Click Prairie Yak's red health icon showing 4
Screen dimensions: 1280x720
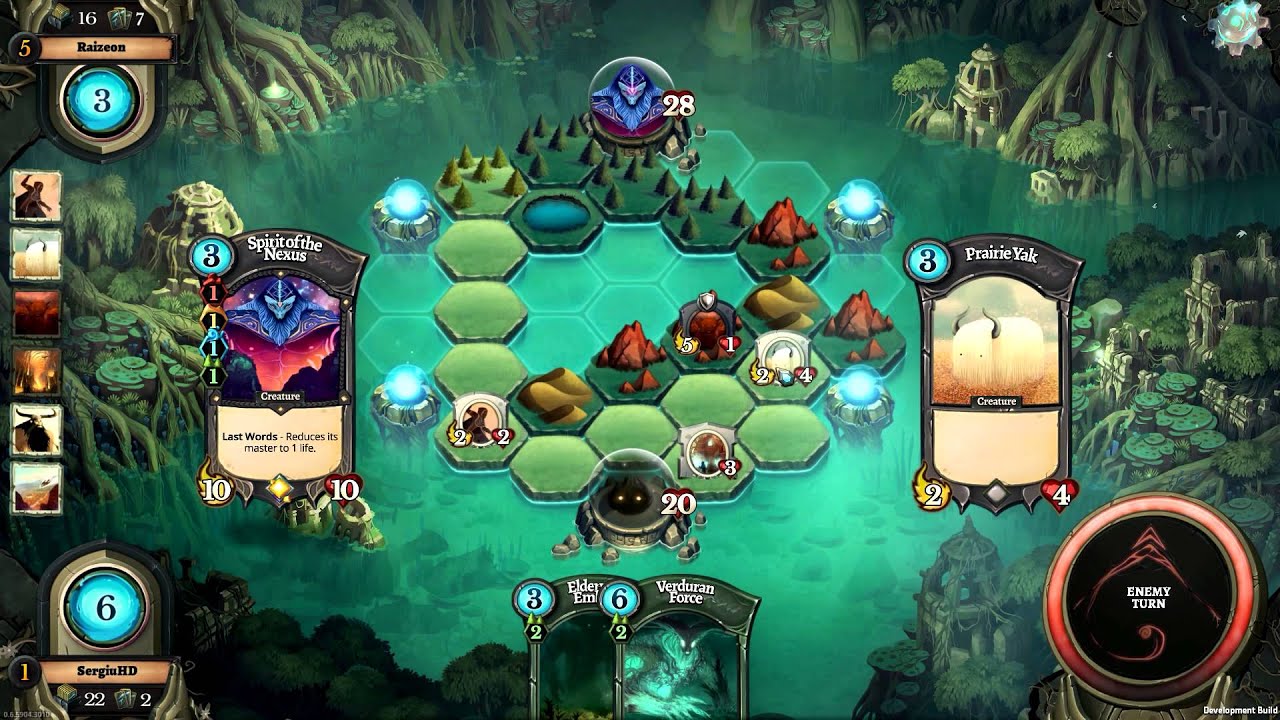point(1062,492)
